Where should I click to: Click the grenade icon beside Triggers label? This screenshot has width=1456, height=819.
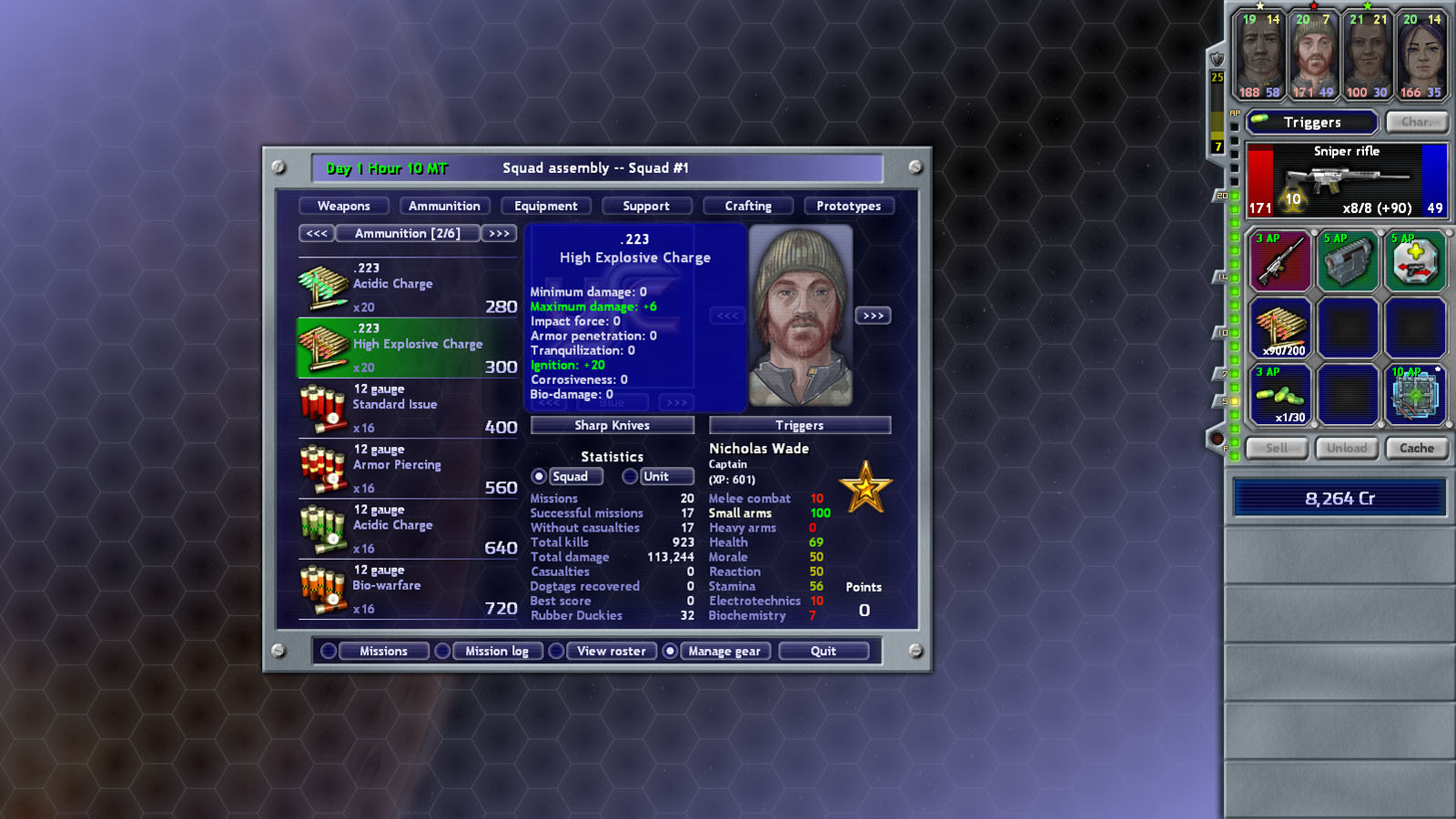click(x=1261, y=121)
